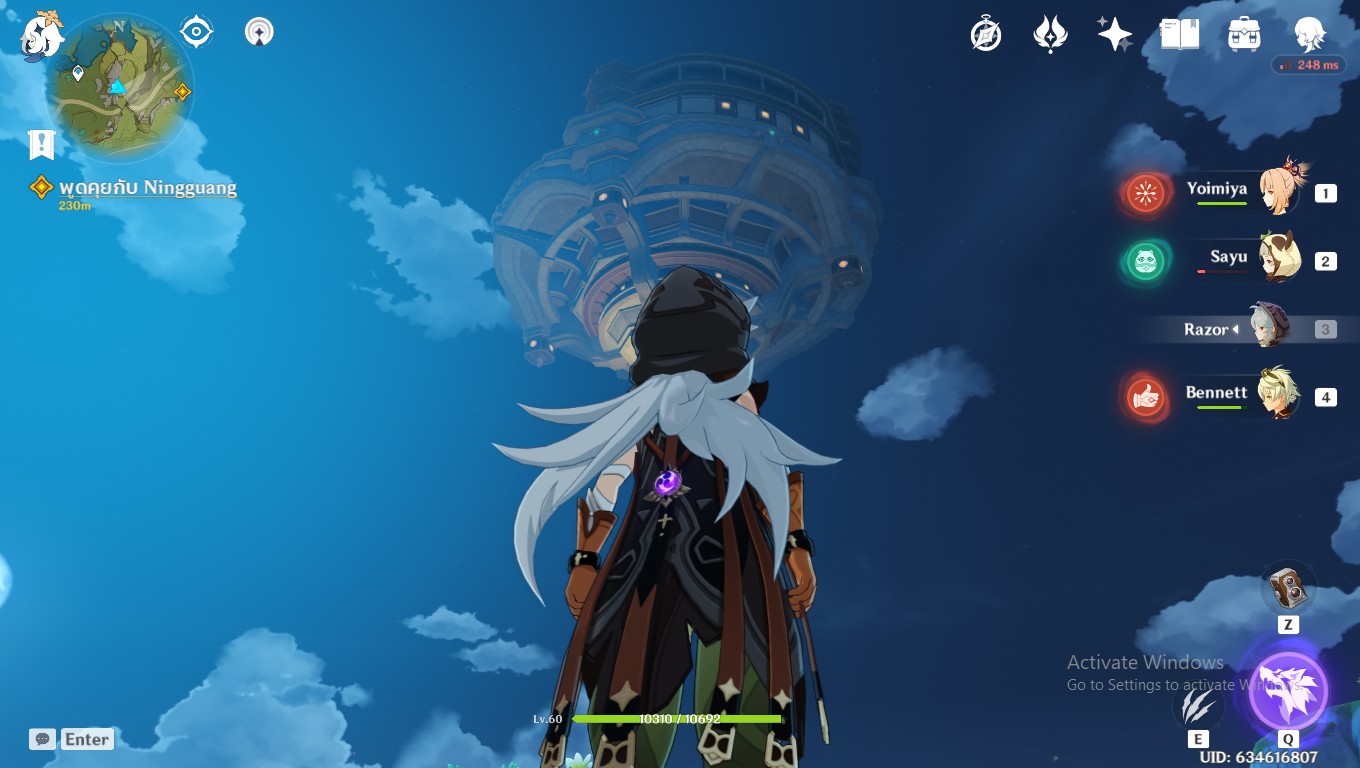
Task: Open the quest log exclamation icon
Action: click(x=41, y=144)
